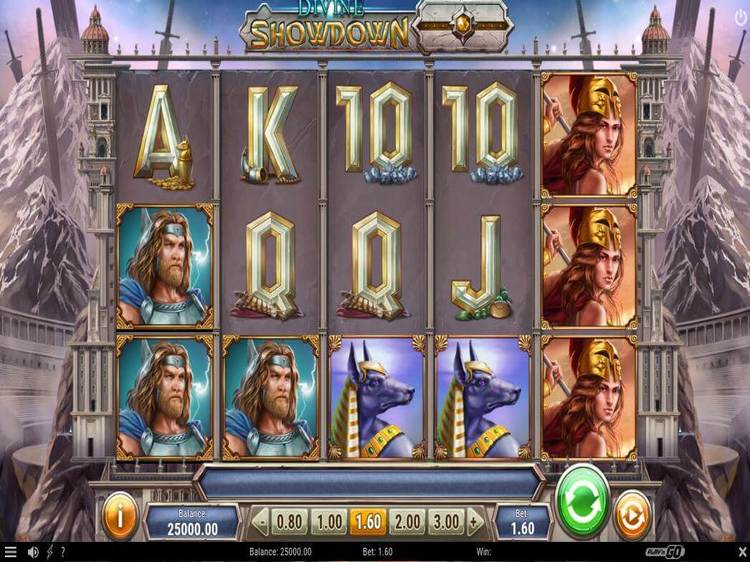Open help via the question mark icon
Screen dimensions: 750x562
(x=63, y=552)
